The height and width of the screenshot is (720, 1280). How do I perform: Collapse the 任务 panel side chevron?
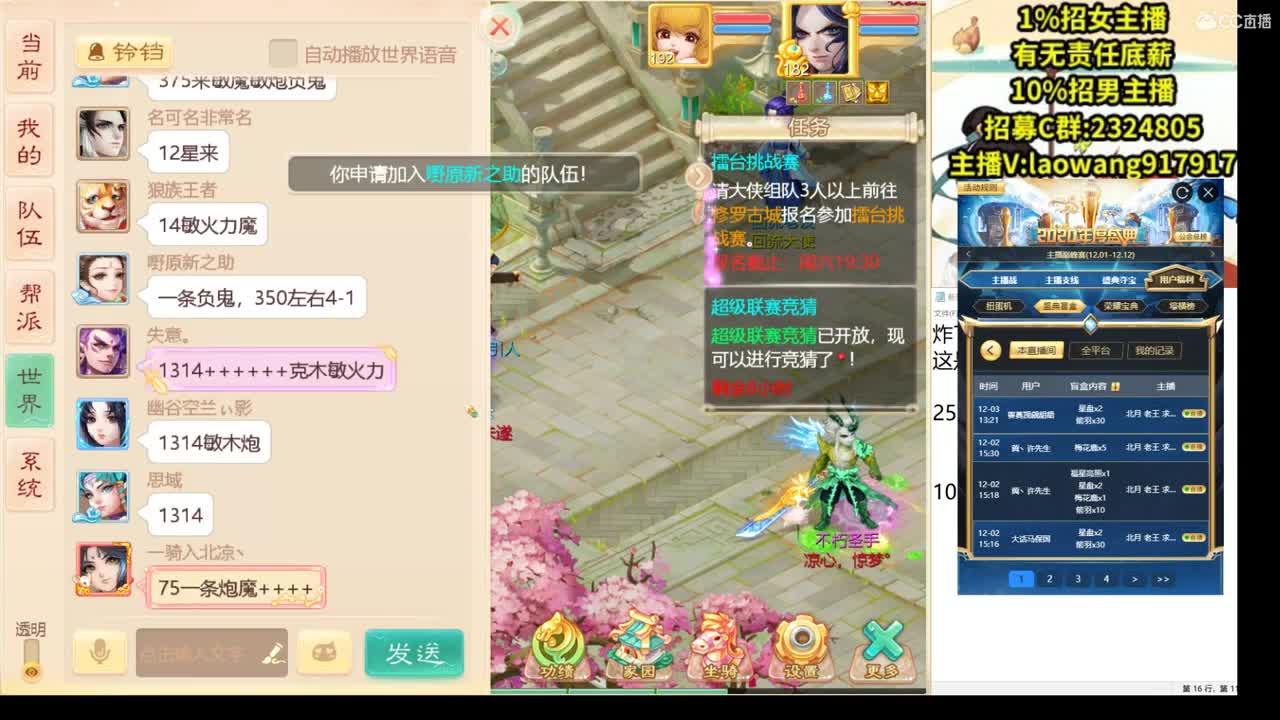click(697, 175)
